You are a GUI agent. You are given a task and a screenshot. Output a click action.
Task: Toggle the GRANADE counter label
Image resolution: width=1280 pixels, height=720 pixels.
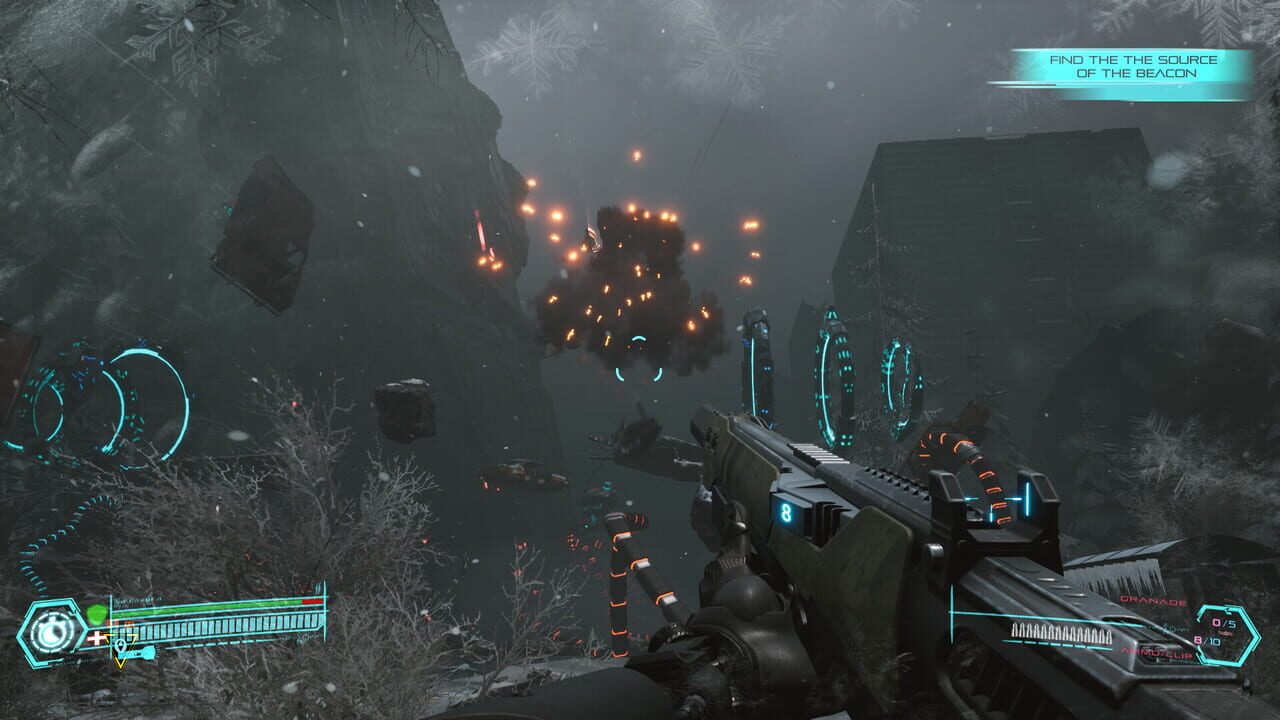(1153, 600)
